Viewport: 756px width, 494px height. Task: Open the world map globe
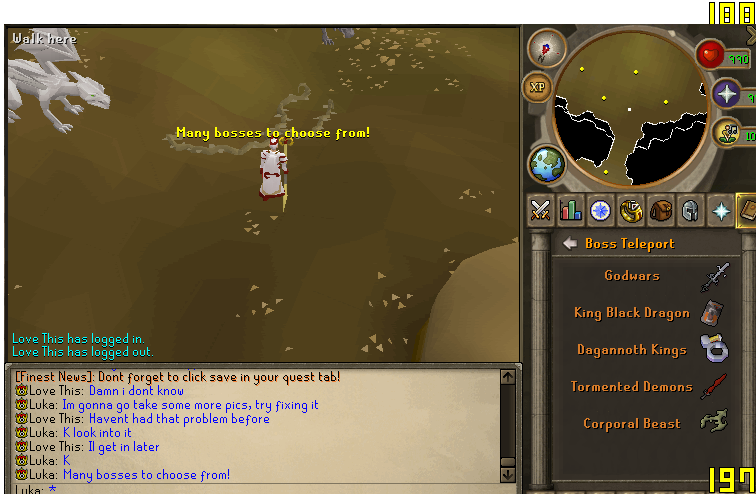click(547, 164)
